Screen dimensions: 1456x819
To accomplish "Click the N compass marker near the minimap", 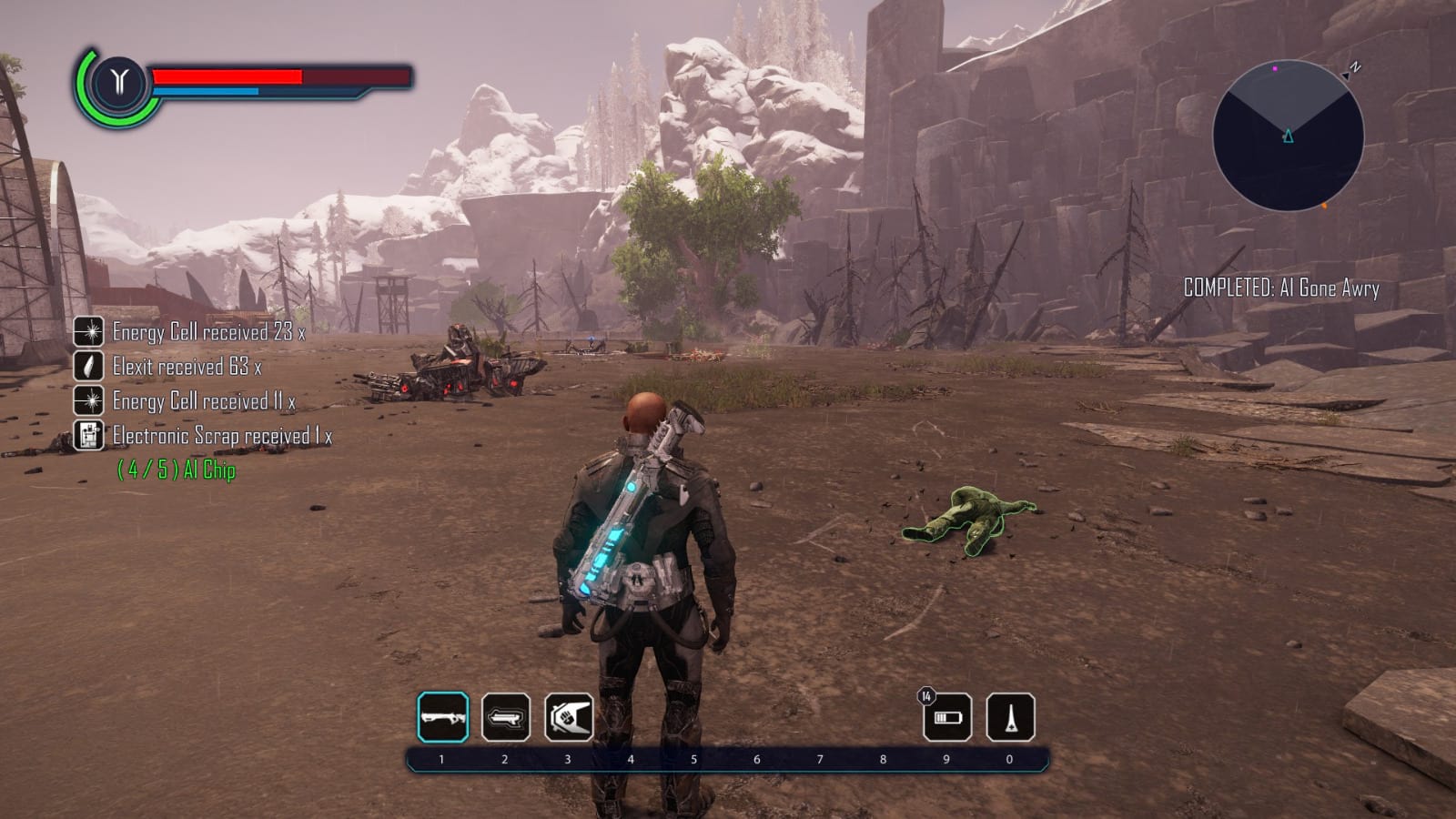I will coord(1355,66).
